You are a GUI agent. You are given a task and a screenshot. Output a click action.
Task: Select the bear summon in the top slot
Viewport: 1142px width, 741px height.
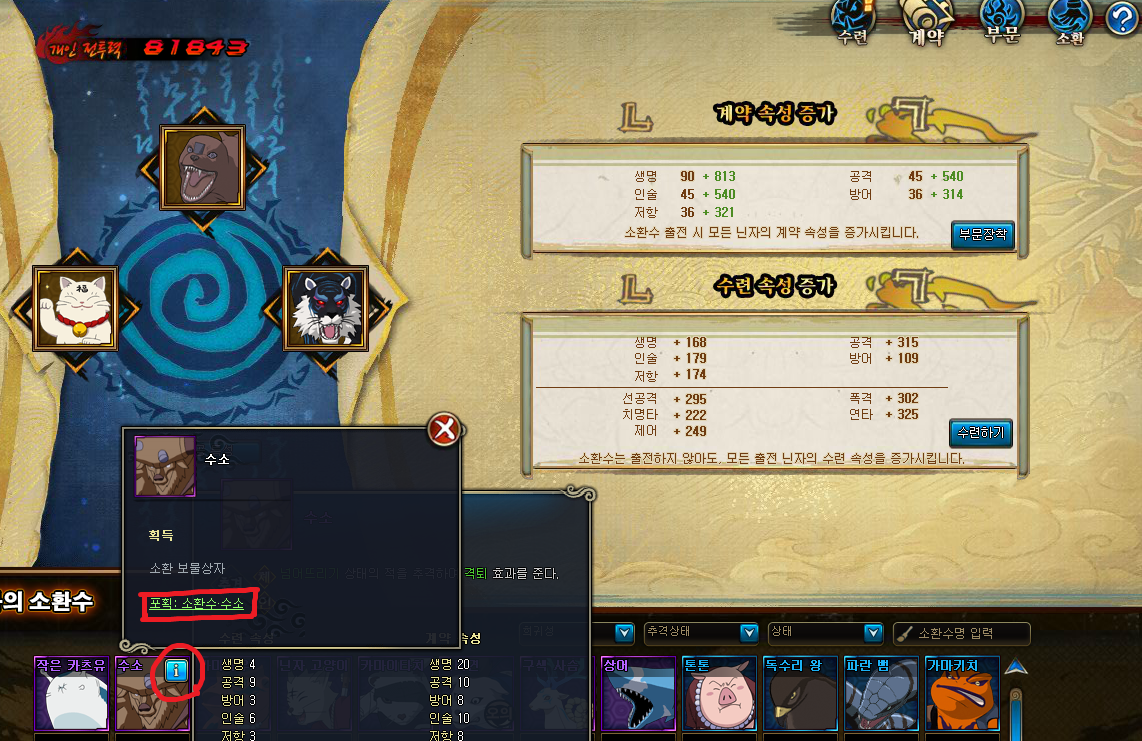click(202, 167)
